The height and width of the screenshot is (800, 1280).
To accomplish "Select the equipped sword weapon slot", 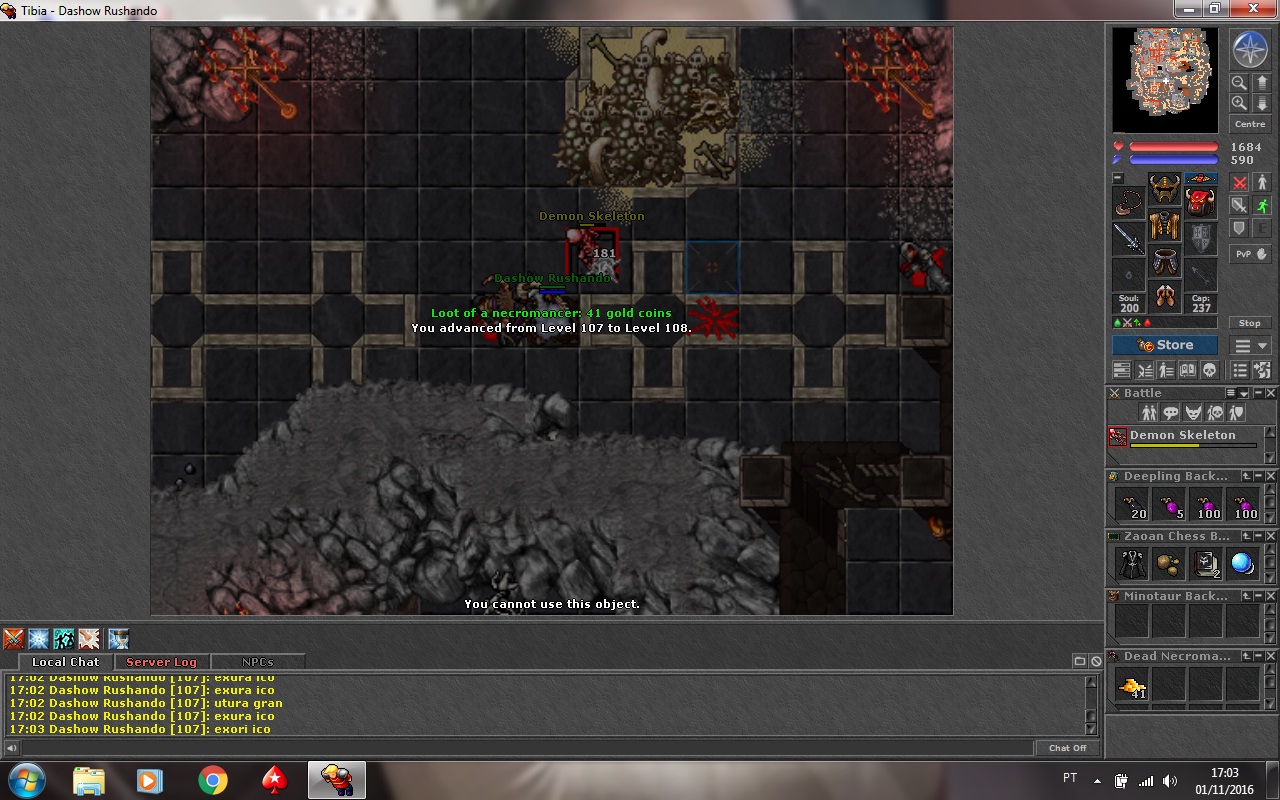I will [x=1129, y=238].
